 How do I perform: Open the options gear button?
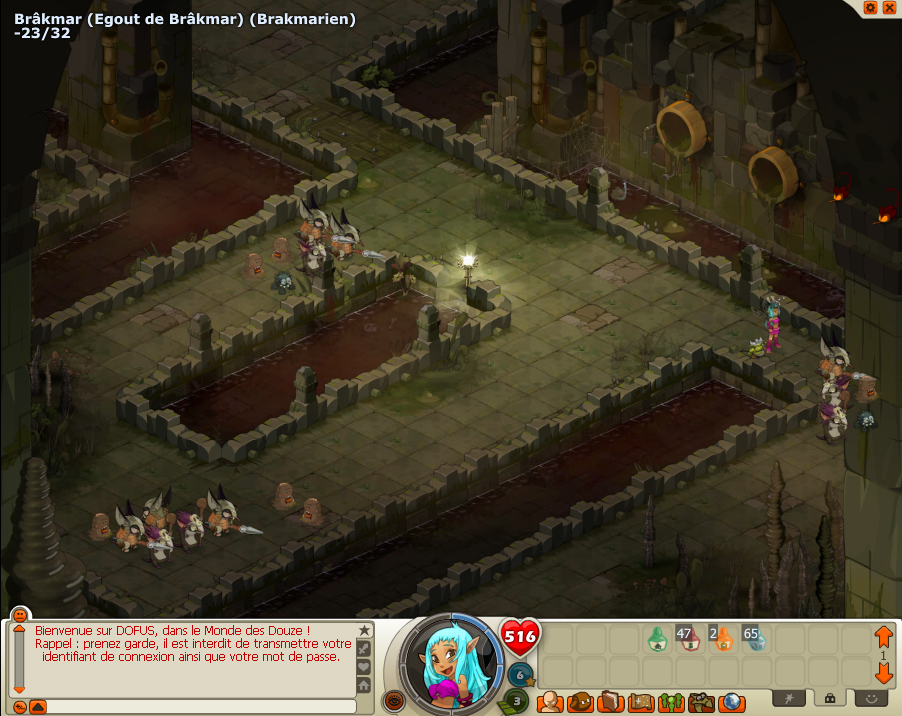click(x=871, y=8)
